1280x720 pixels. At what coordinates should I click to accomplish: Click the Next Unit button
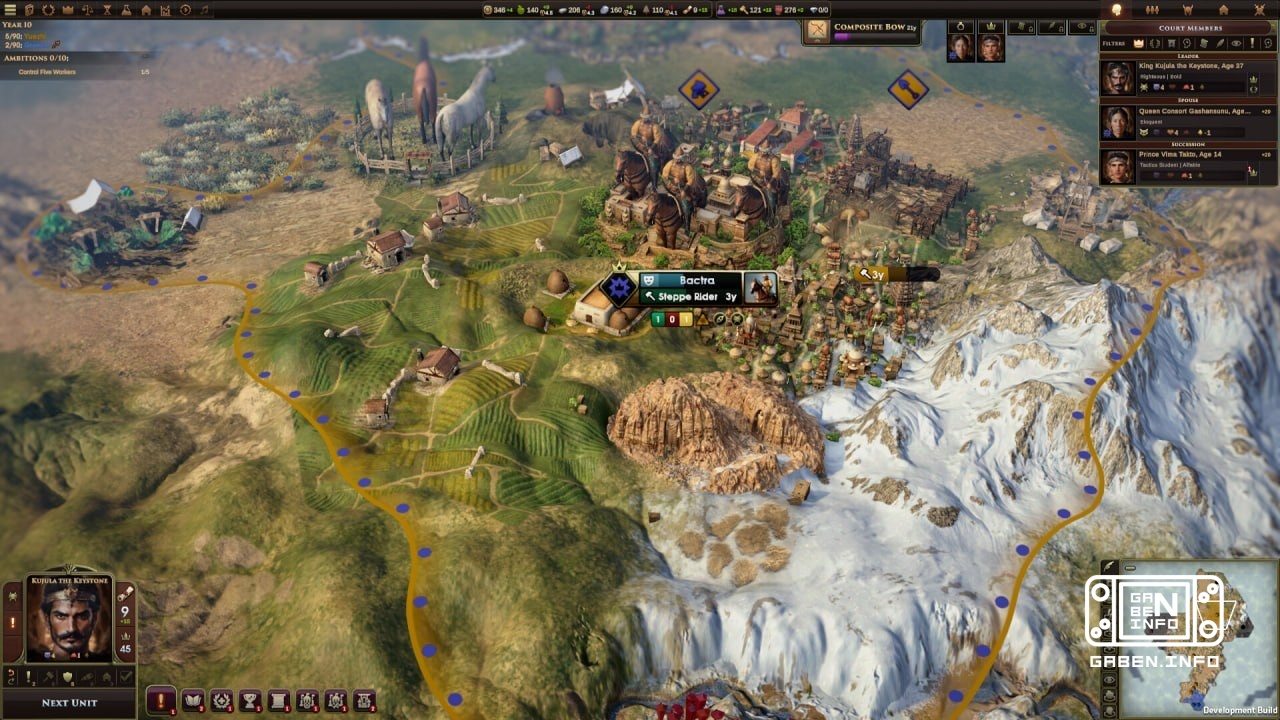68,703
